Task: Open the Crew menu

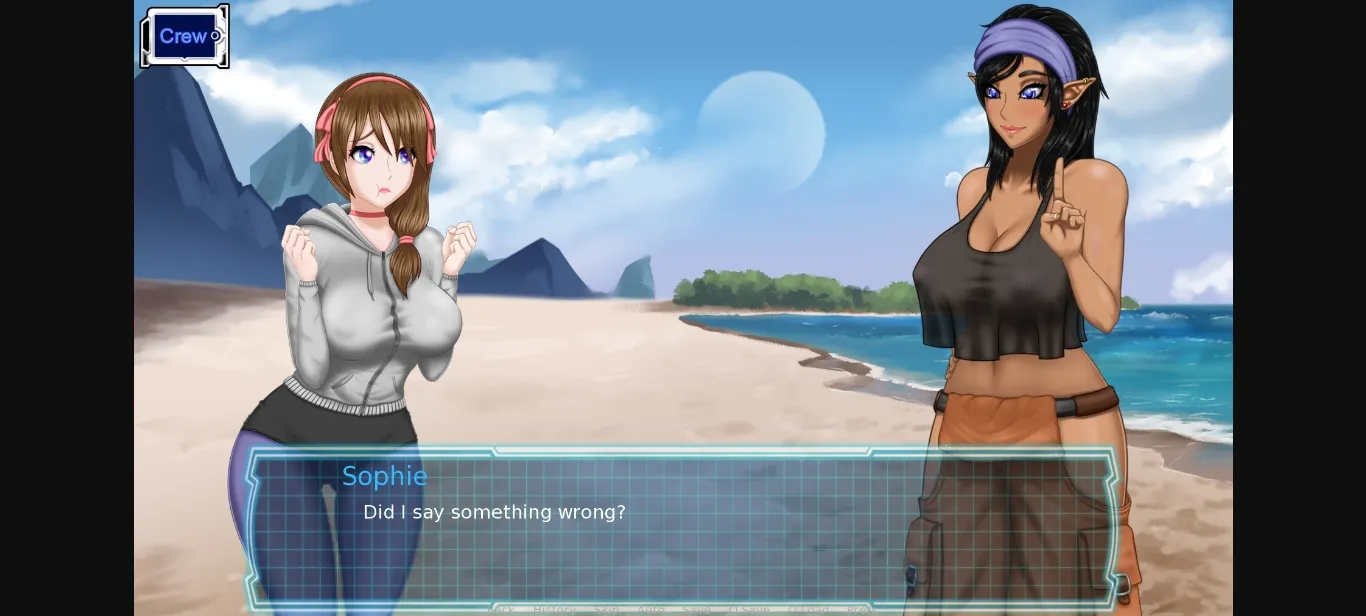Action: 185,37
